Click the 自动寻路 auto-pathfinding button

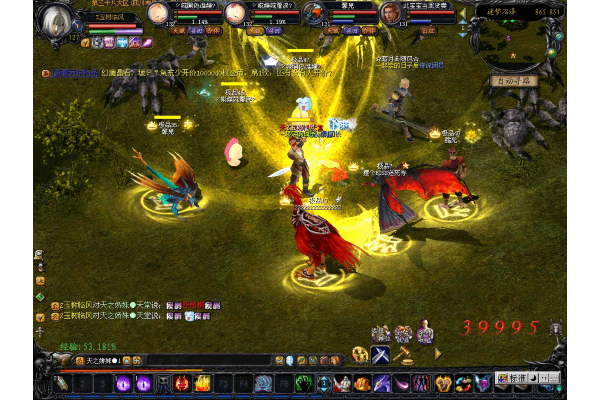point(509,81)
